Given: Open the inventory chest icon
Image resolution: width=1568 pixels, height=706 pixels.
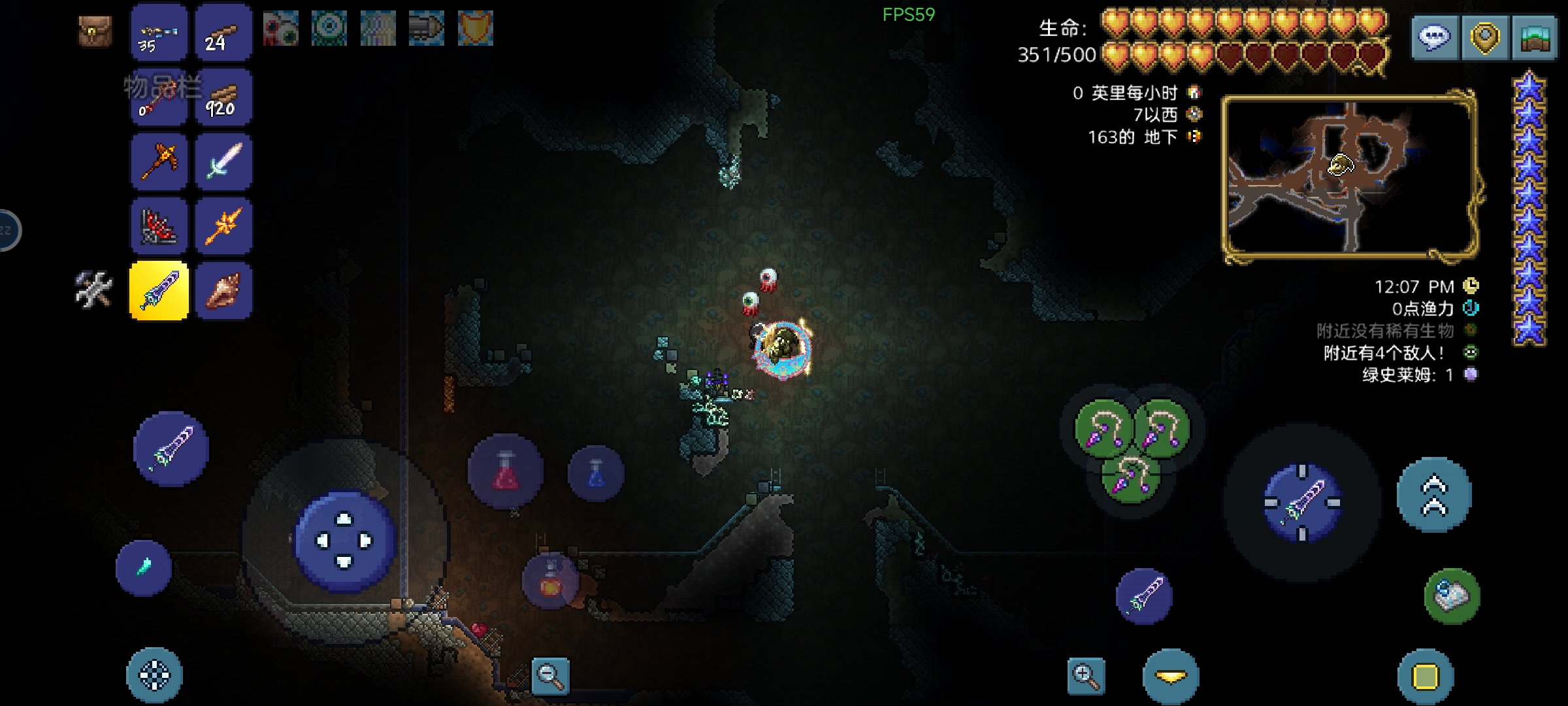Looking at the screenshot, I should [x=95, y=31].
